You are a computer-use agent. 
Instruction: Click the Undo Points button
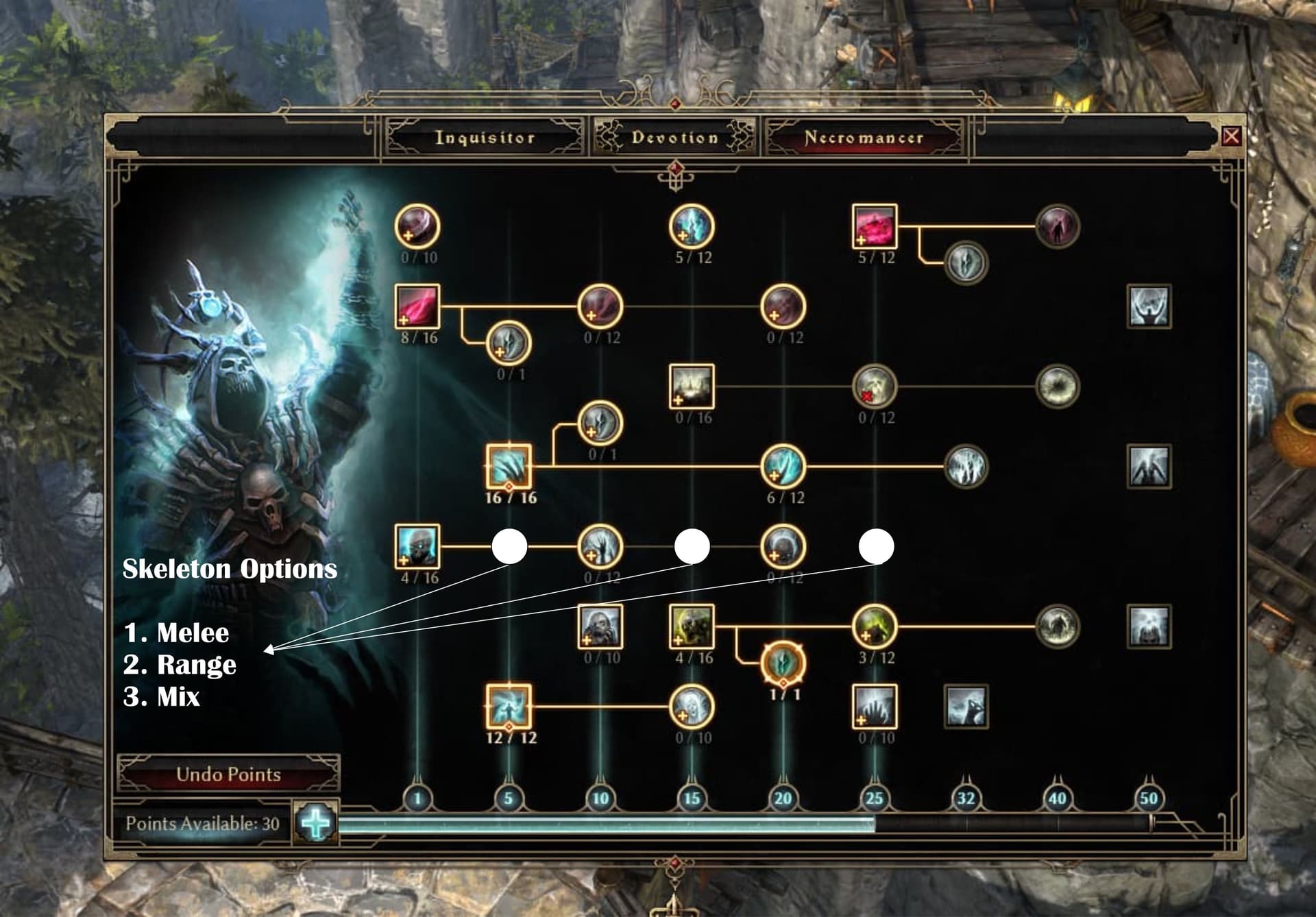228,774
